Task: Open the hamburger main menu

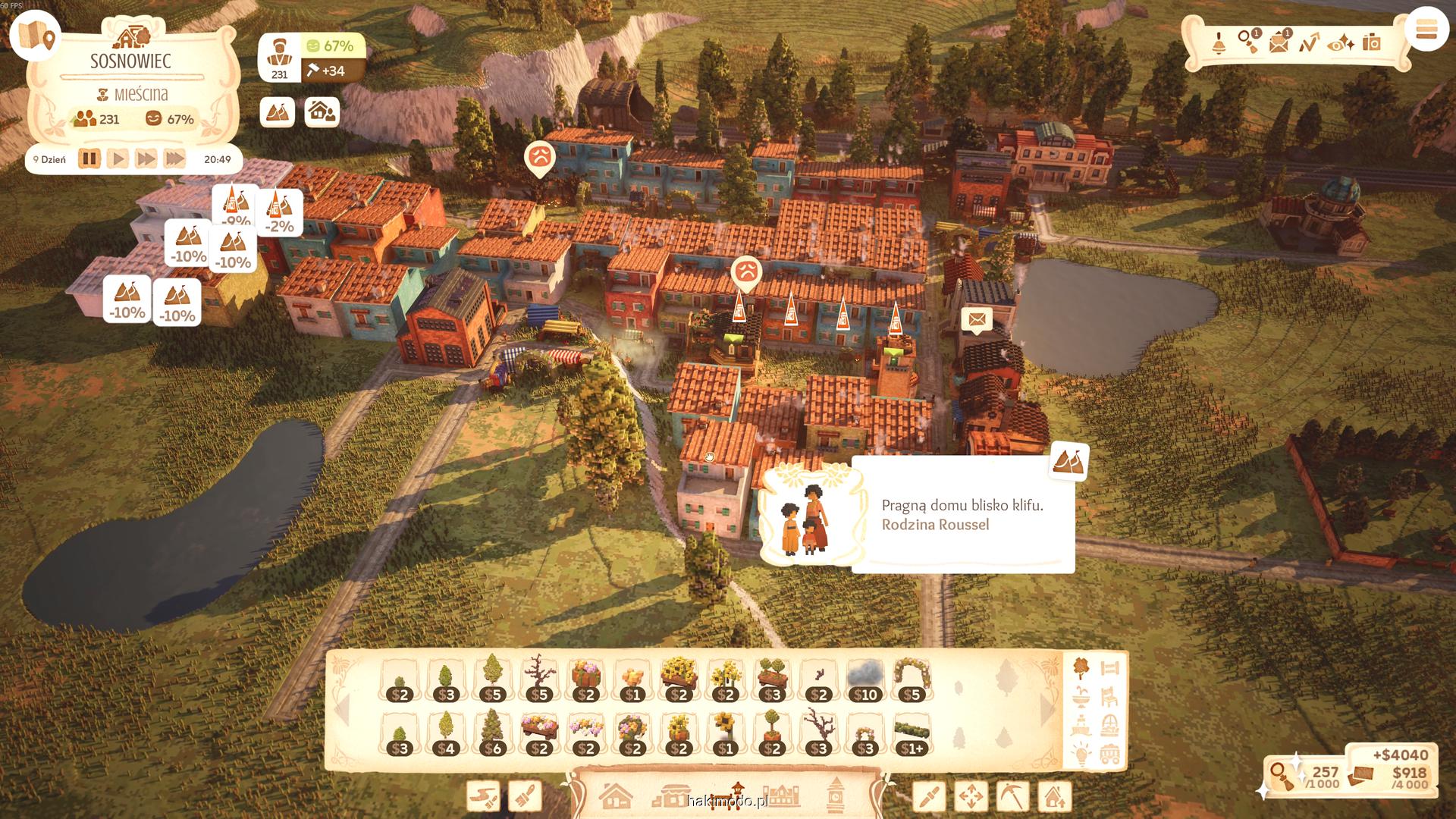Action: point(1426,30)
